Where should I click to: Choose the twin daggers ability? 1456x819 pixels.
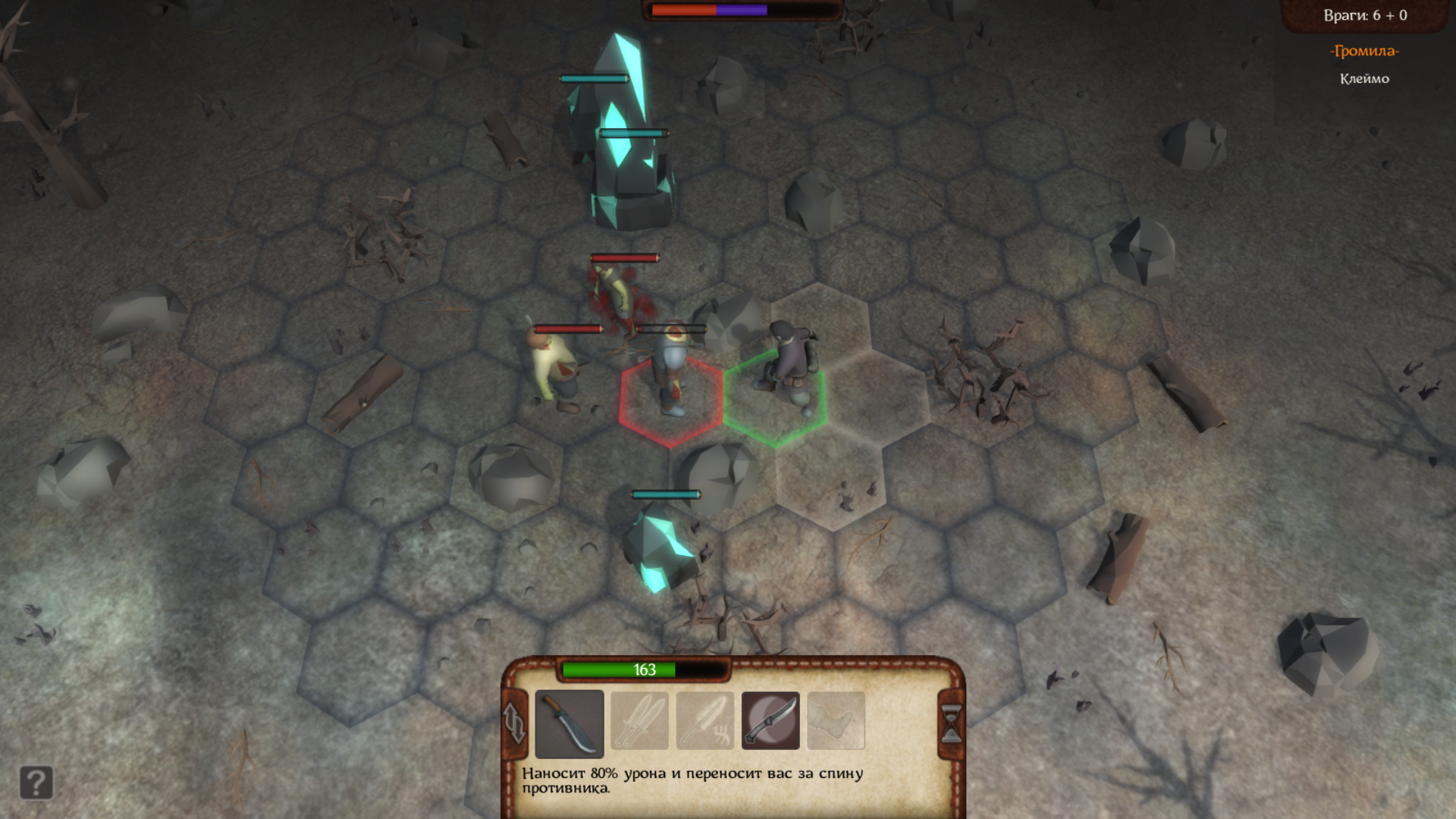click(639, 720)
